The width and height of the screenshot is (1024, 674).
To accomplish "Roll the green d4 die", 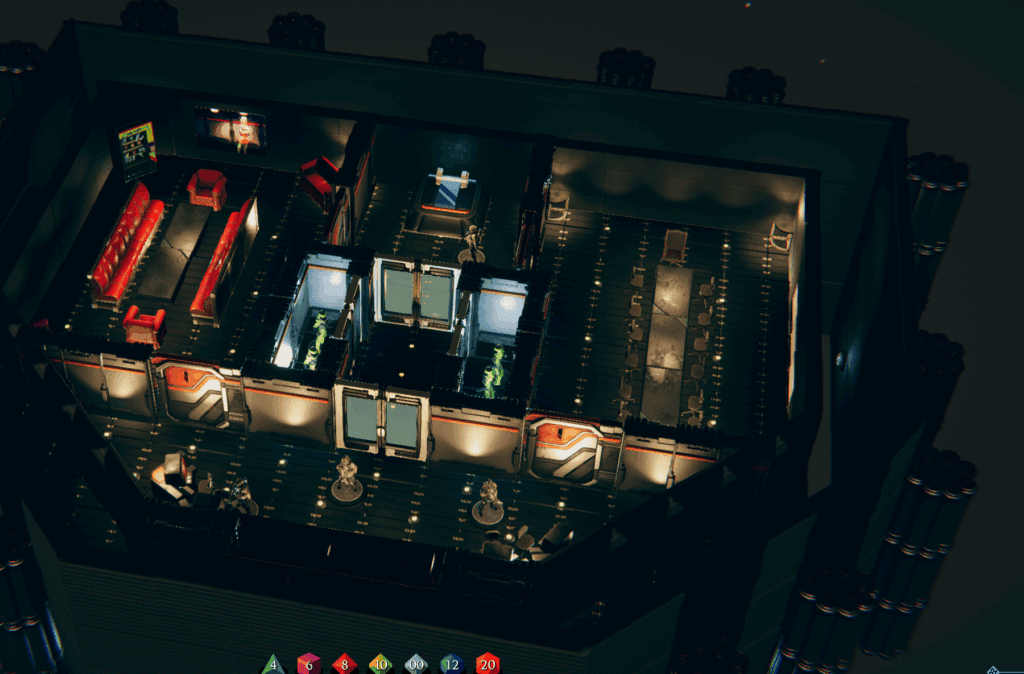I will [x=273, y=664].
